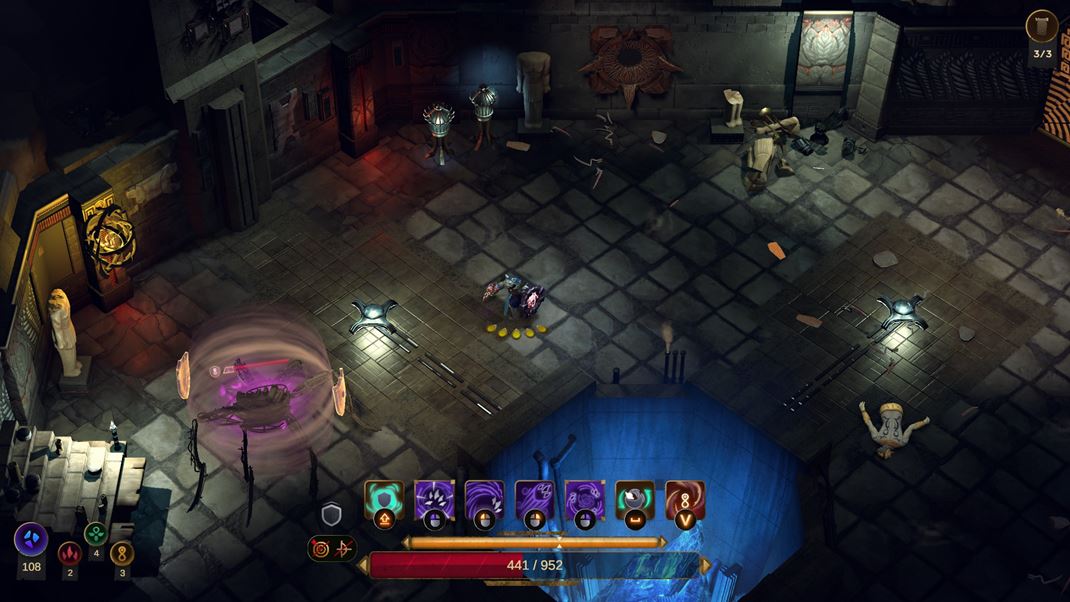Activate the red figure-eight ability
Screen dimensions: 1070x602
coord(685,499)
